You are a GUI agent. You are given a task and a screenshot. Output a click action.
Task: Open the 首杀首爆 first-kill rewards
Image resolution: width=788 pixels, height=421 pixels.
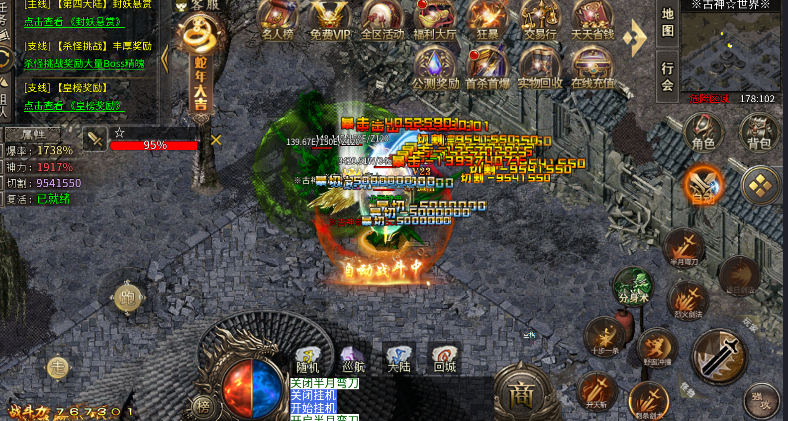tap(487, 68)
